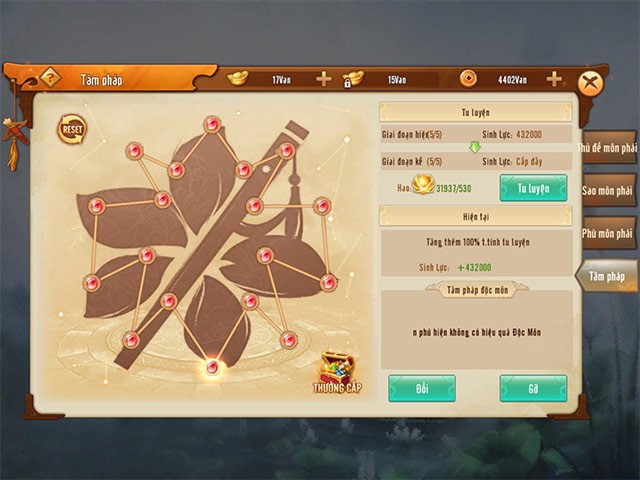The image size is (640, 480).
Task: Click the RESET button
Action: tap(72, 130)
